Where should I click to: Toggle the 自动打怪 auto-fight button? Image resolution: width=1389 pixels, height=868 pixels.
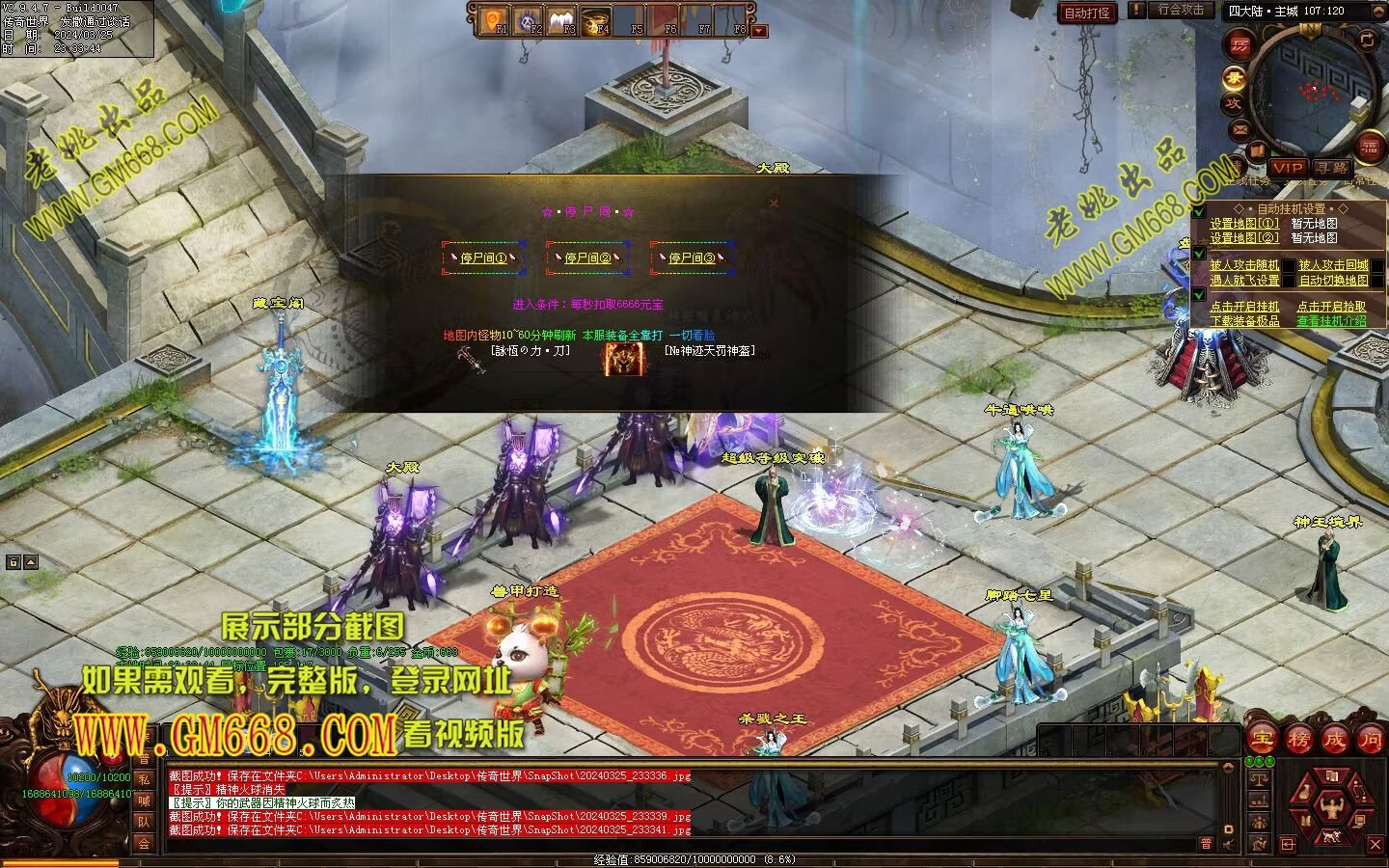coord(1087,13)
